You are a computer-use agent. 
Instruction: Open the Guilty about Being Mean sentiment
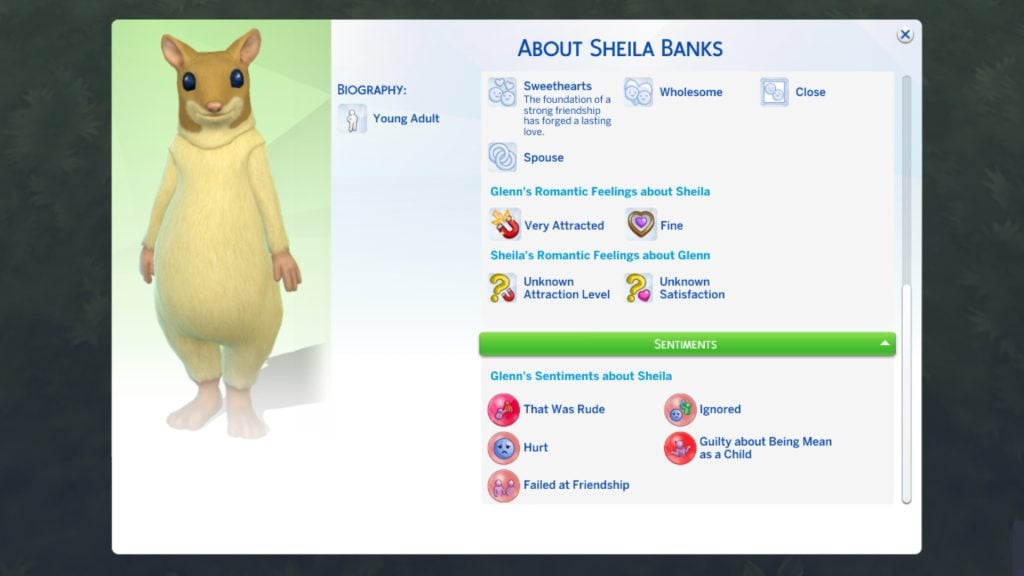(x=680, y=447)
